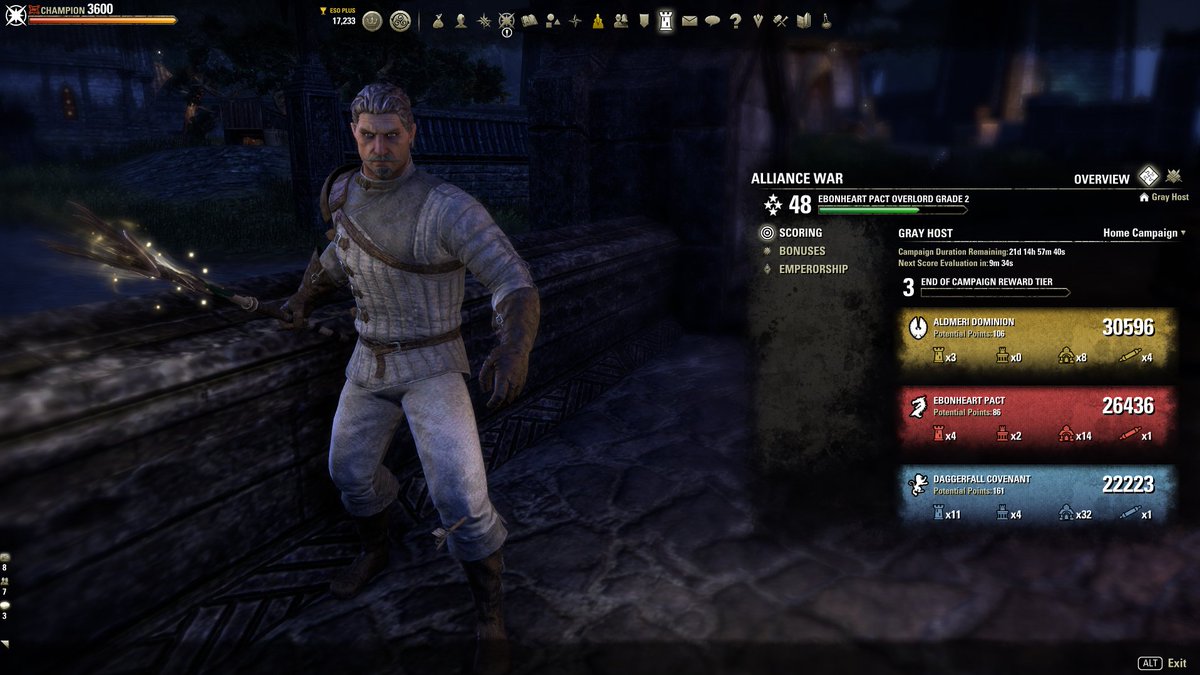This screenshot has height=675, width=1200.
Task: Open the Bonuses section
Action: [x=801, y=251]
